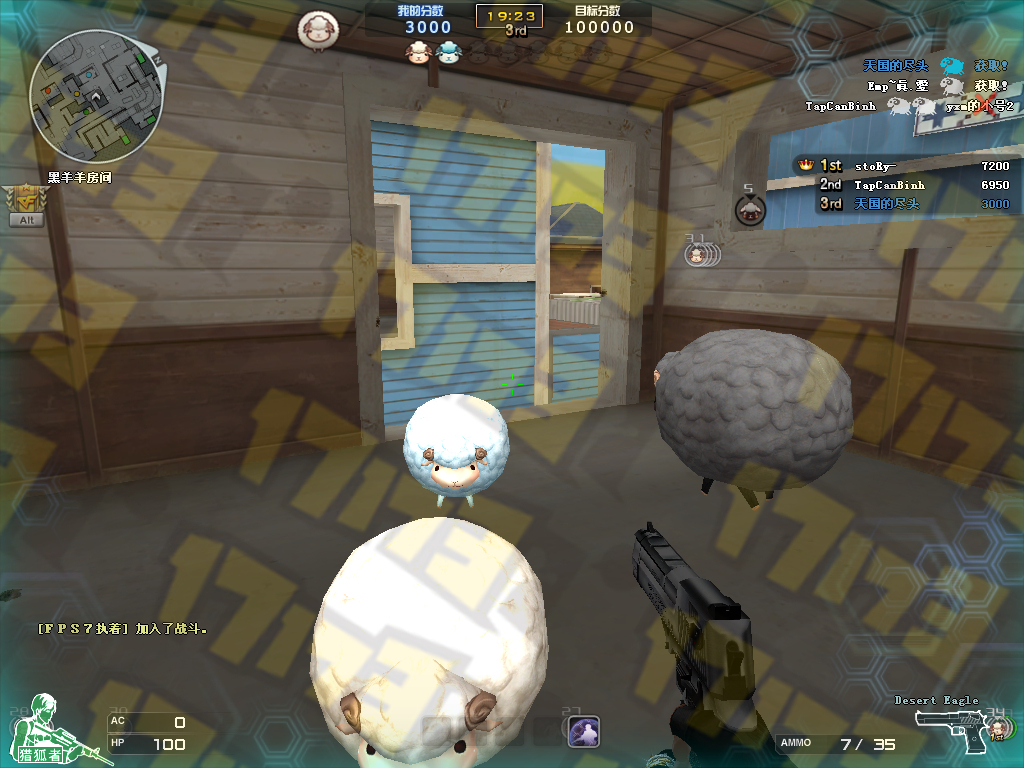This screenshot has height=768, width=1024.
Task: Click the white sheep collected icon
Action: pyautogui.click(x=418, y=52)
